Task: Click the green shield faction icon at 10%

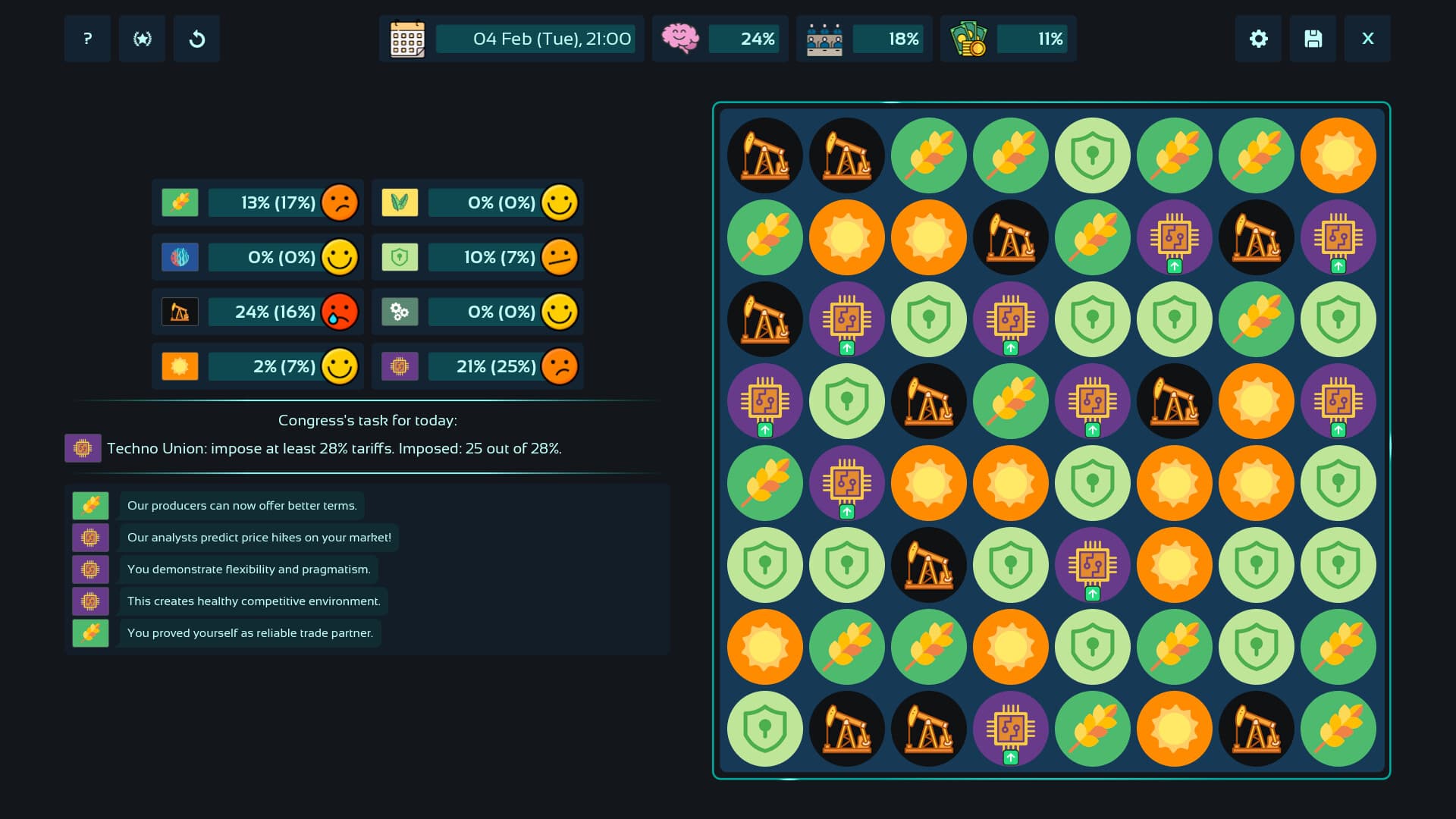Action: pyautogui.click(x=400, y=257)
